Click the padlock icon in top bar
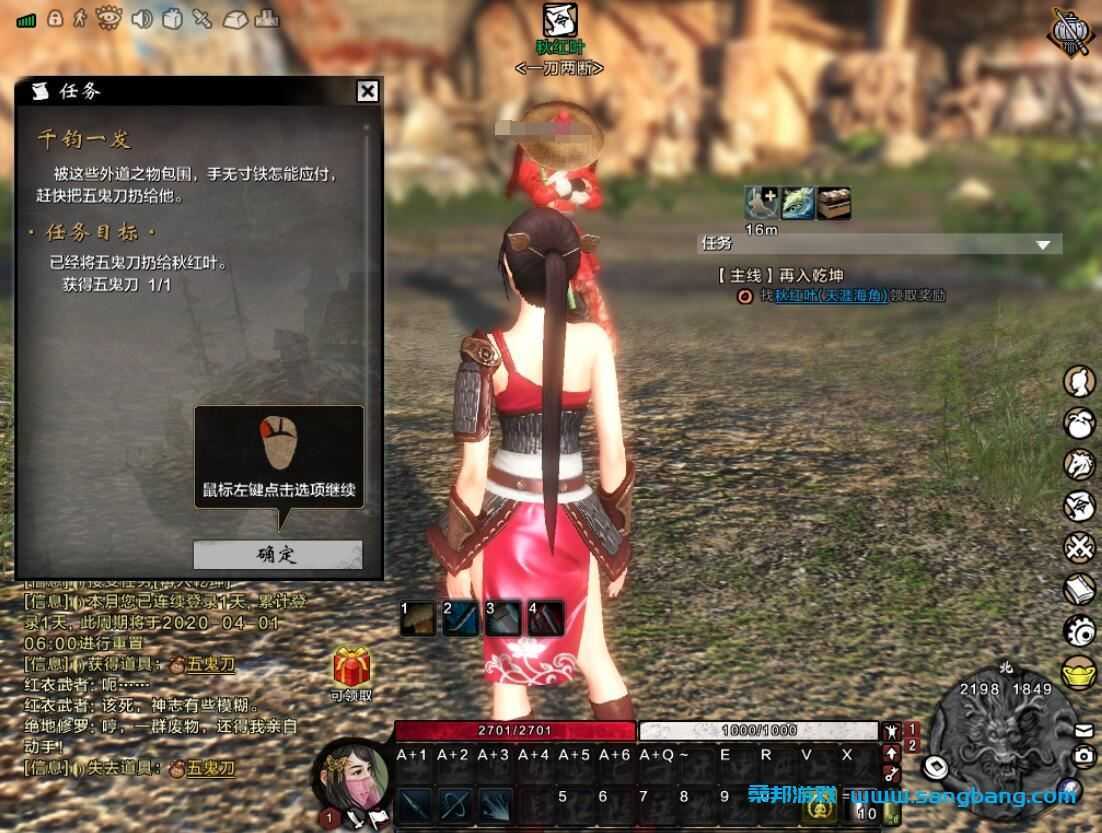 (54, 18)
